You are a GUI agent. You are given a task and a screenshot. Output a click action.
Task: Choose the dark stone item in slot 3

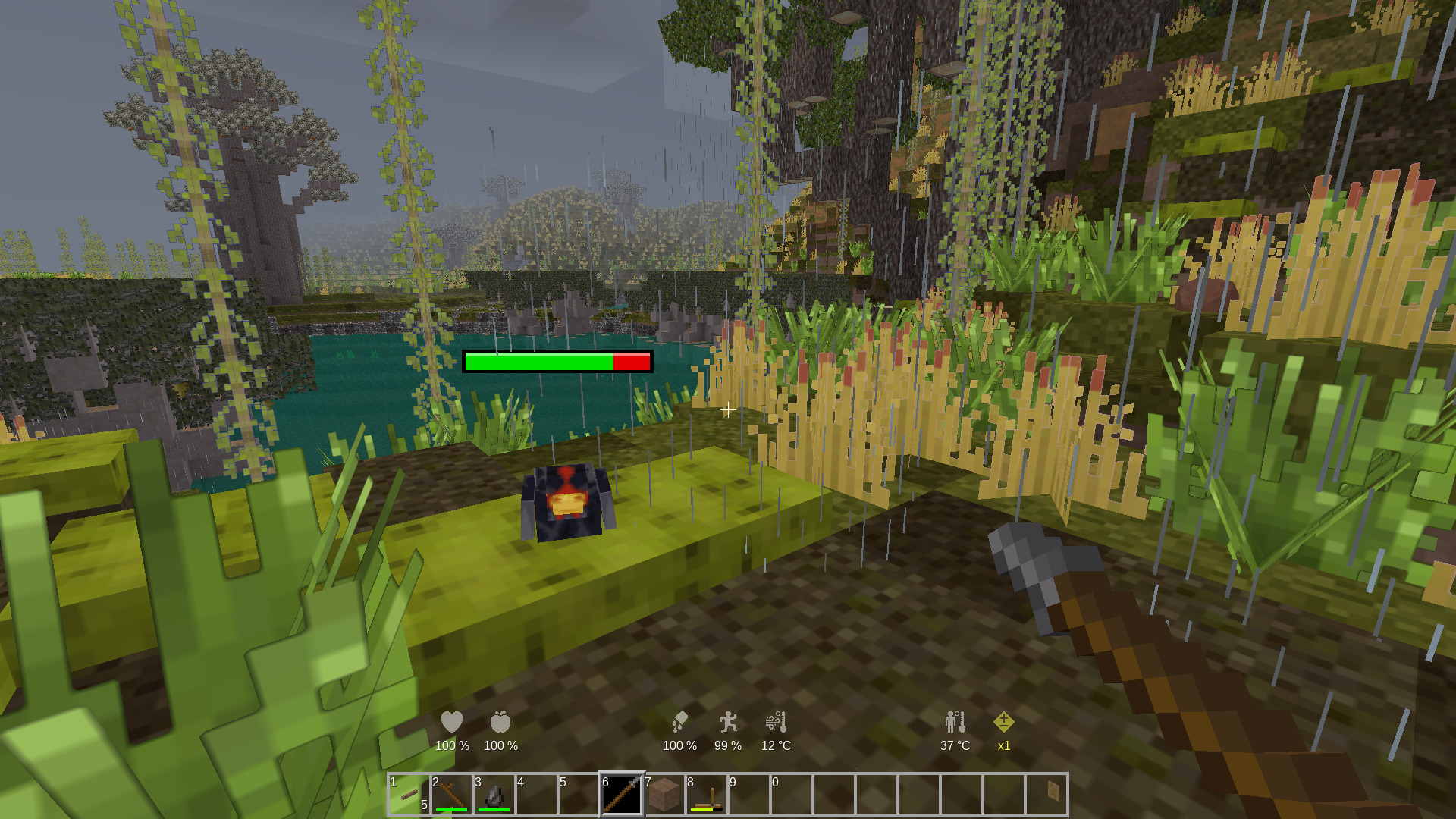[x=494, y=795]
